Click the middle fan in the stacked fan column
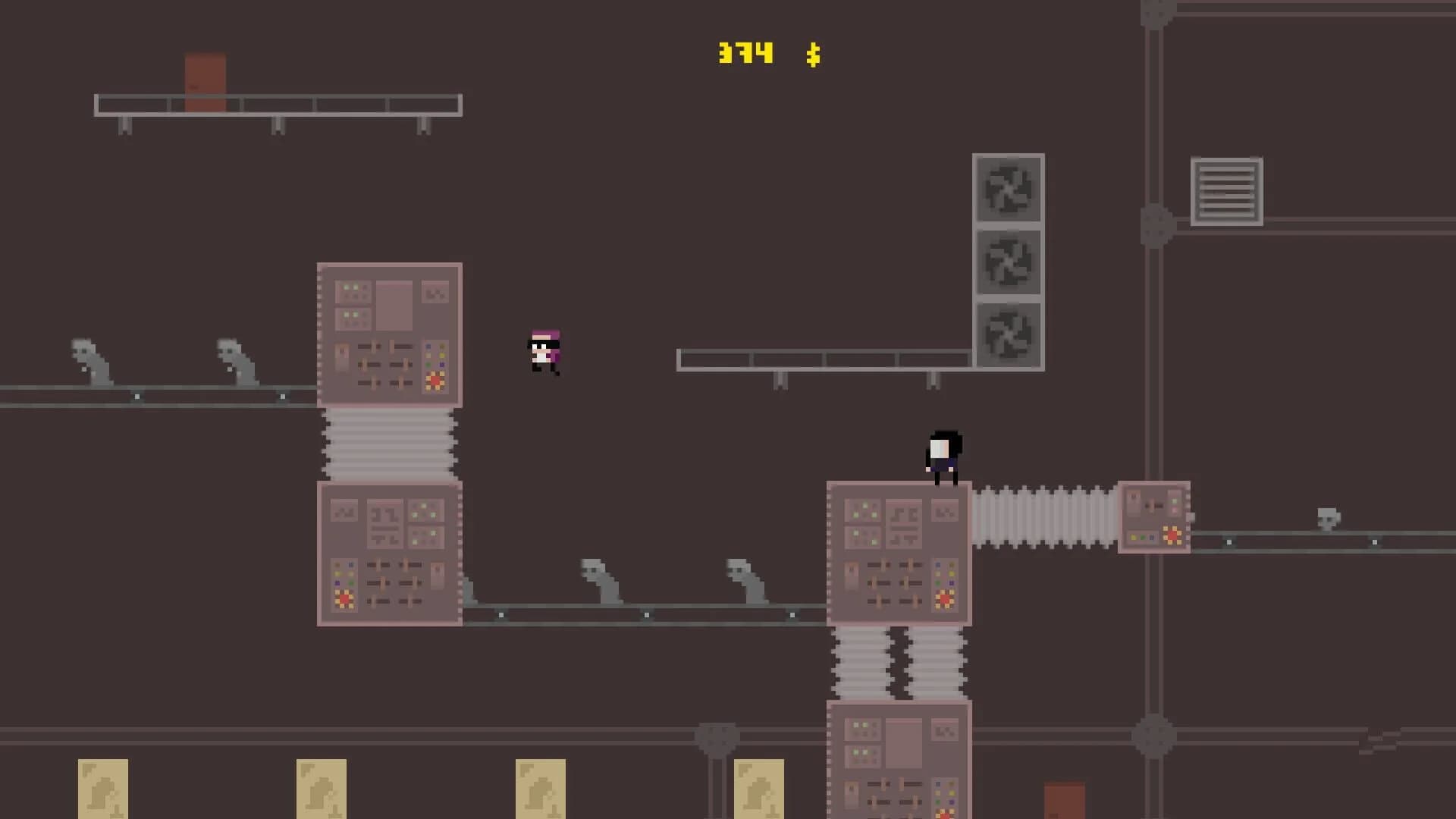Screen dimensions: 1456x819 click(1009, 262)
